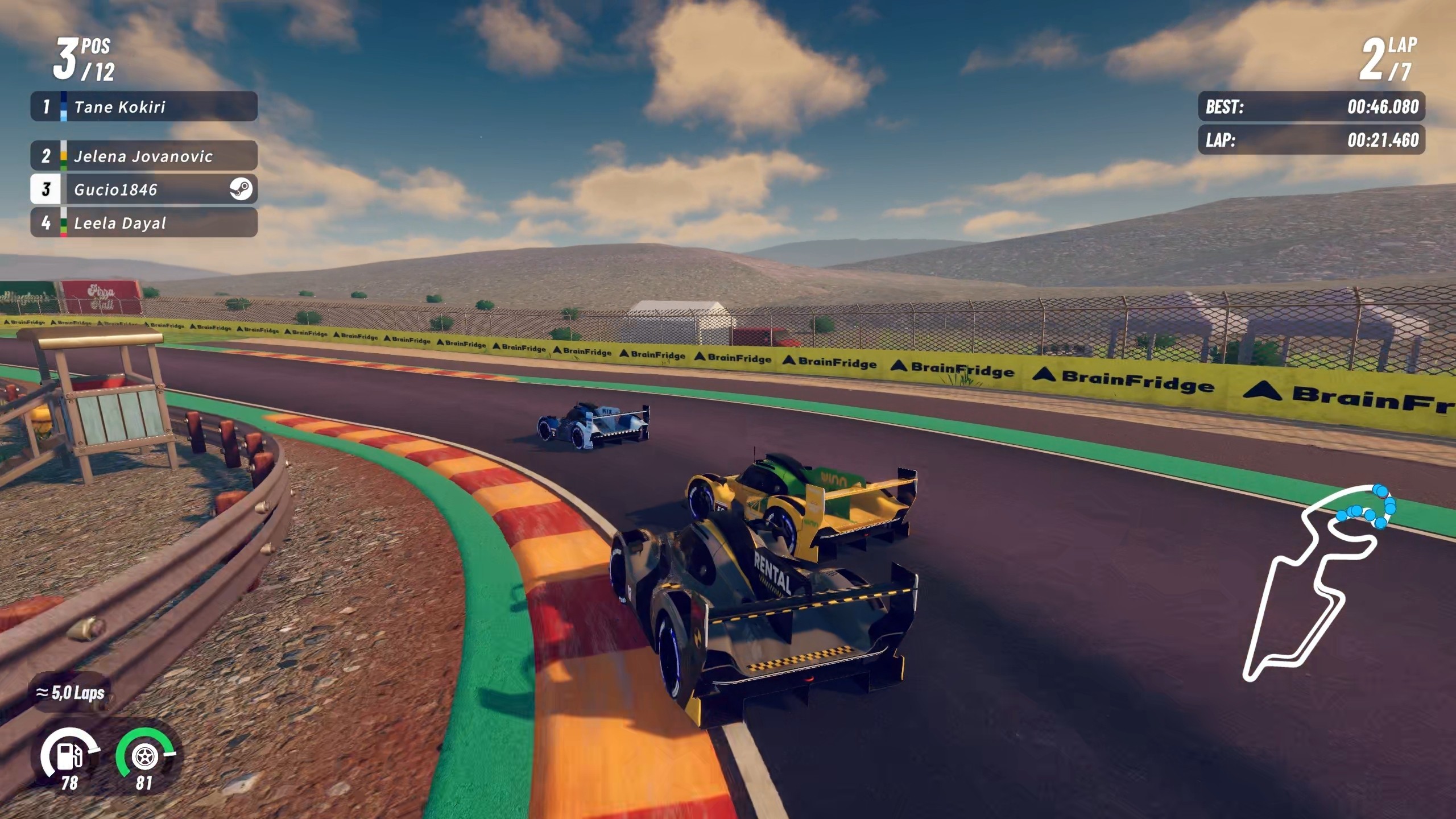
Task: Click the Steam logo beside Gucio1846
Action: 241,189
